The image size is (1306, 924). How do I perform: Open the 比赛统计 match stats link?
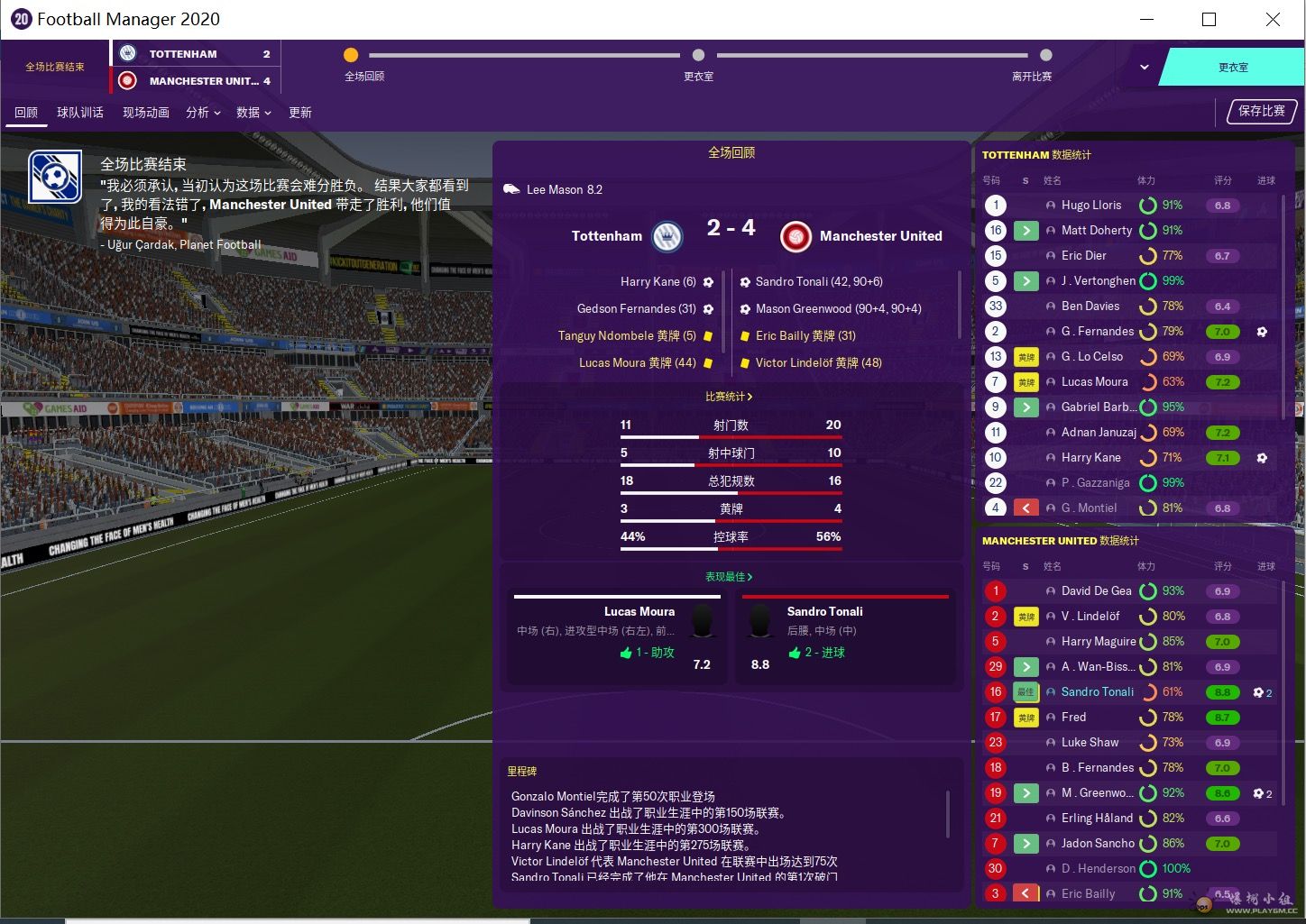coord(729,397)
